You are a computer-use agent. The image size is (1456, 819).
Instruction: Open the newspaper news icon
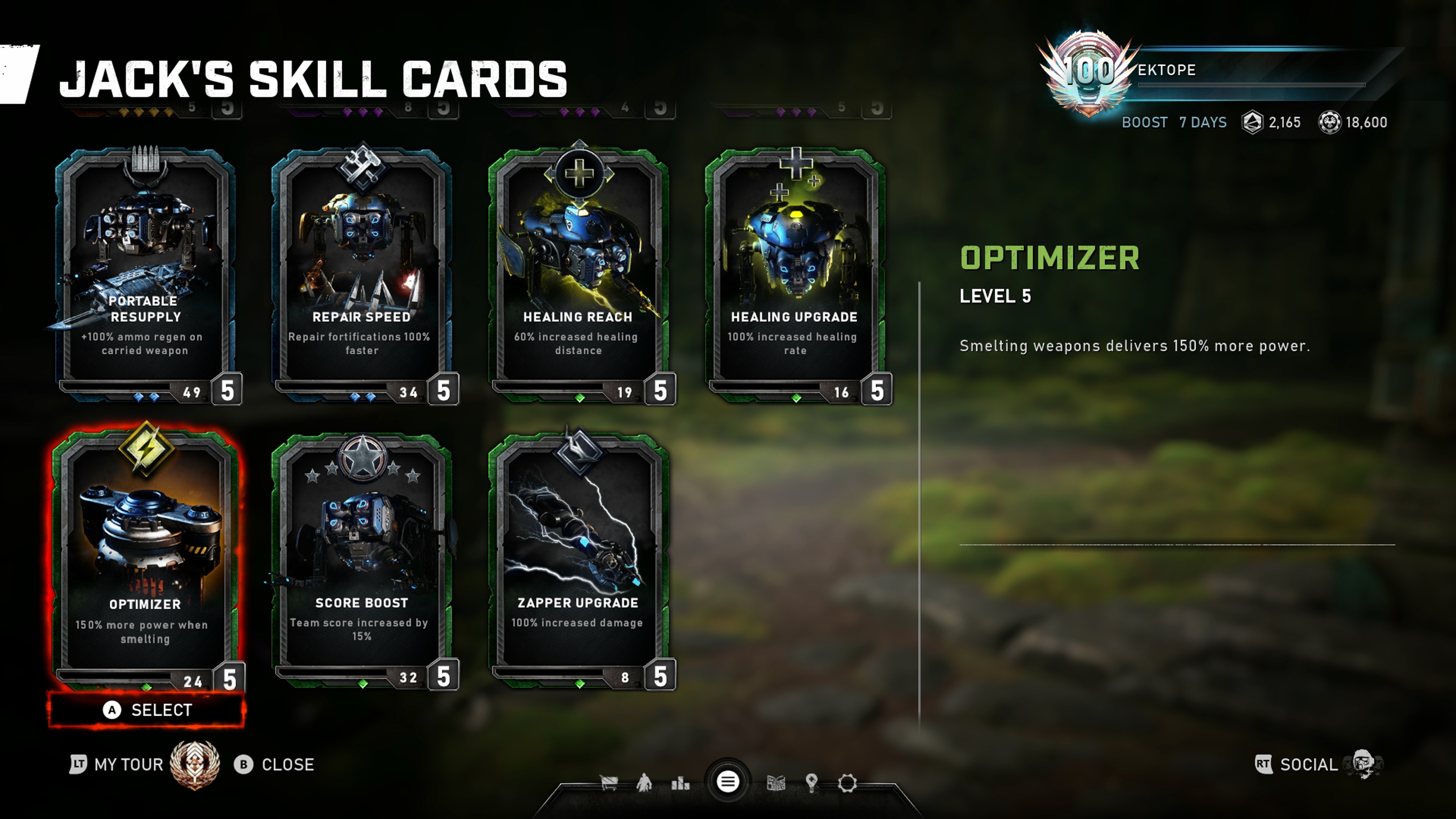click(x=775, y=783)
